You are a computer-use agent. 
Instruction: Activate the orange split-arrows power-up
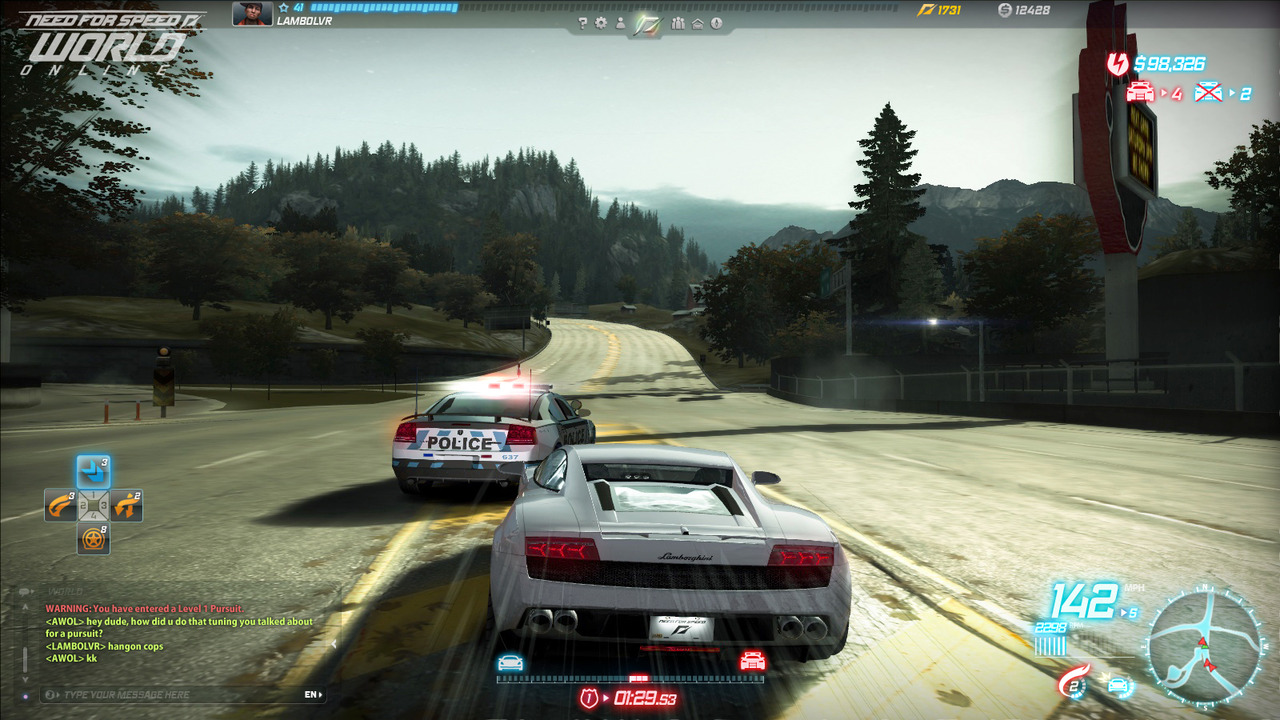click(126, 505)
